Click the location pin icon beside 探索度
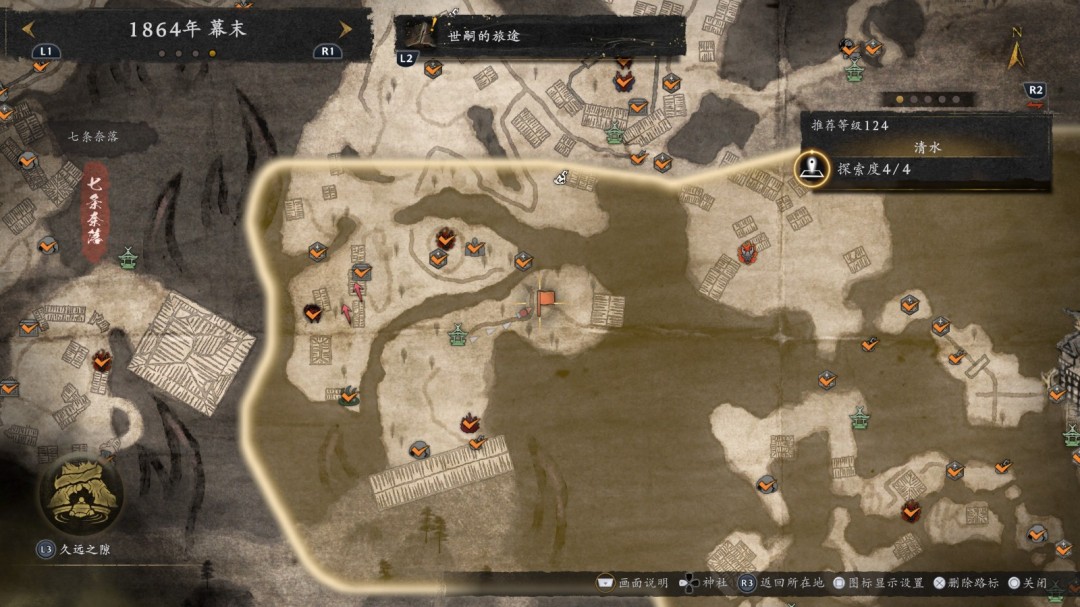The height and width of the screenshot is (607, 1080). click(x=812, y=169)
